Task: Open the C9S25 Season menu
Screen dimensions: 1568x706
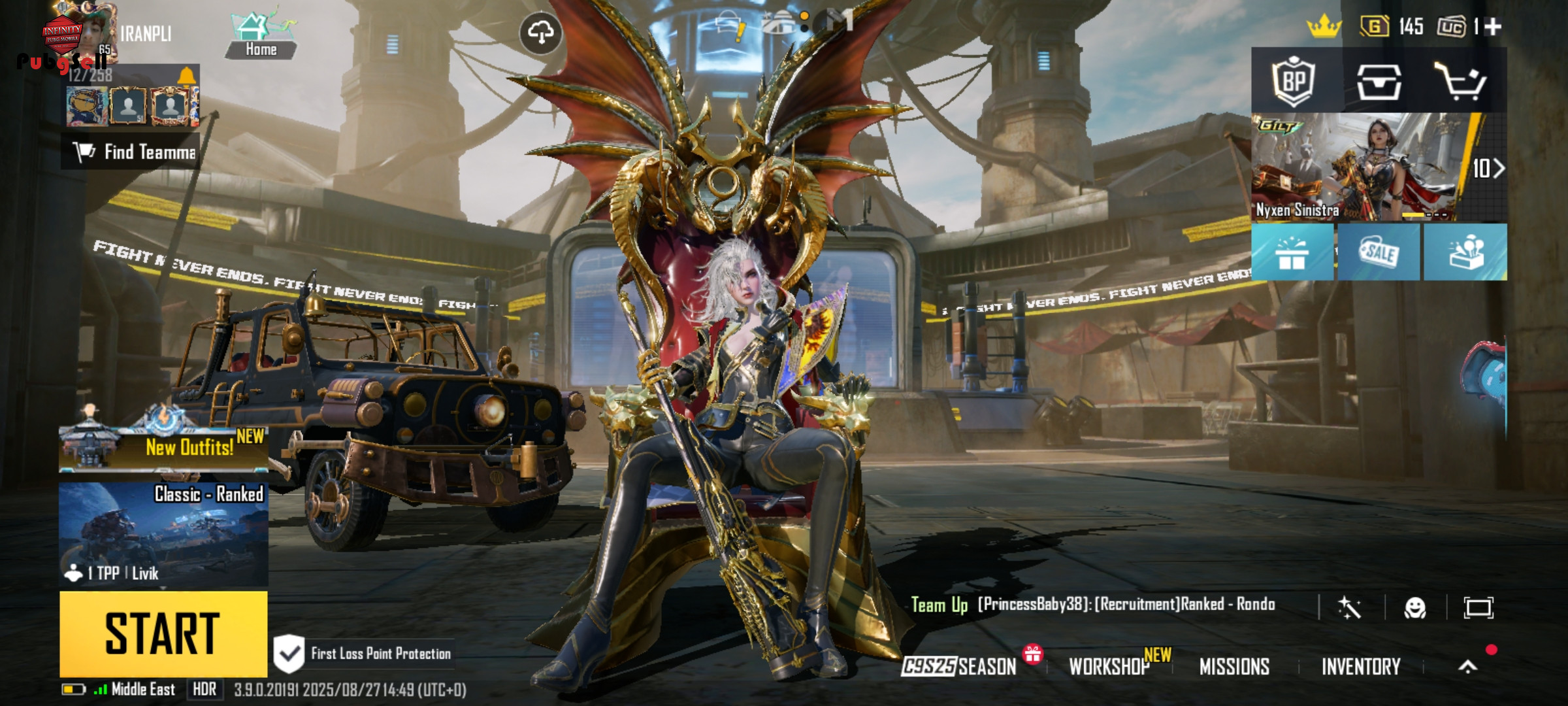Action: click(959, 666)
